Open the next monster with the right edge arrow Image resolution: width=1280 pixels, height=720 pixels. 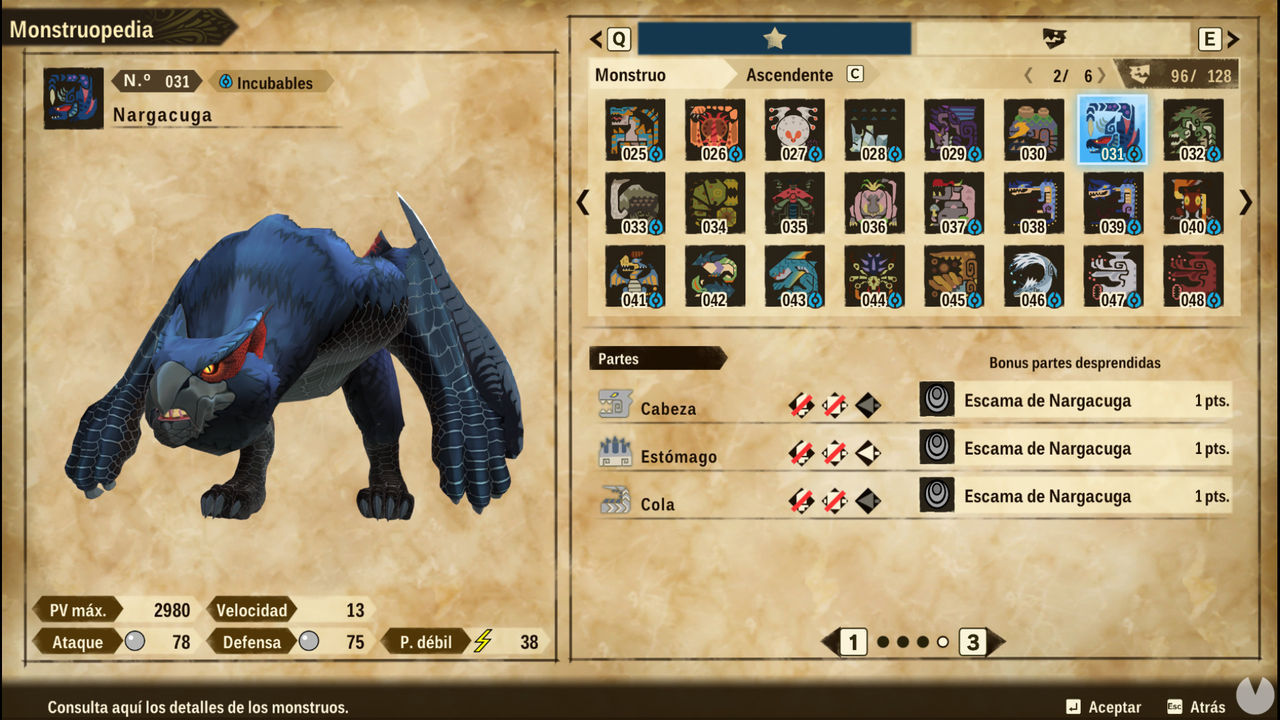(1244, 203)
